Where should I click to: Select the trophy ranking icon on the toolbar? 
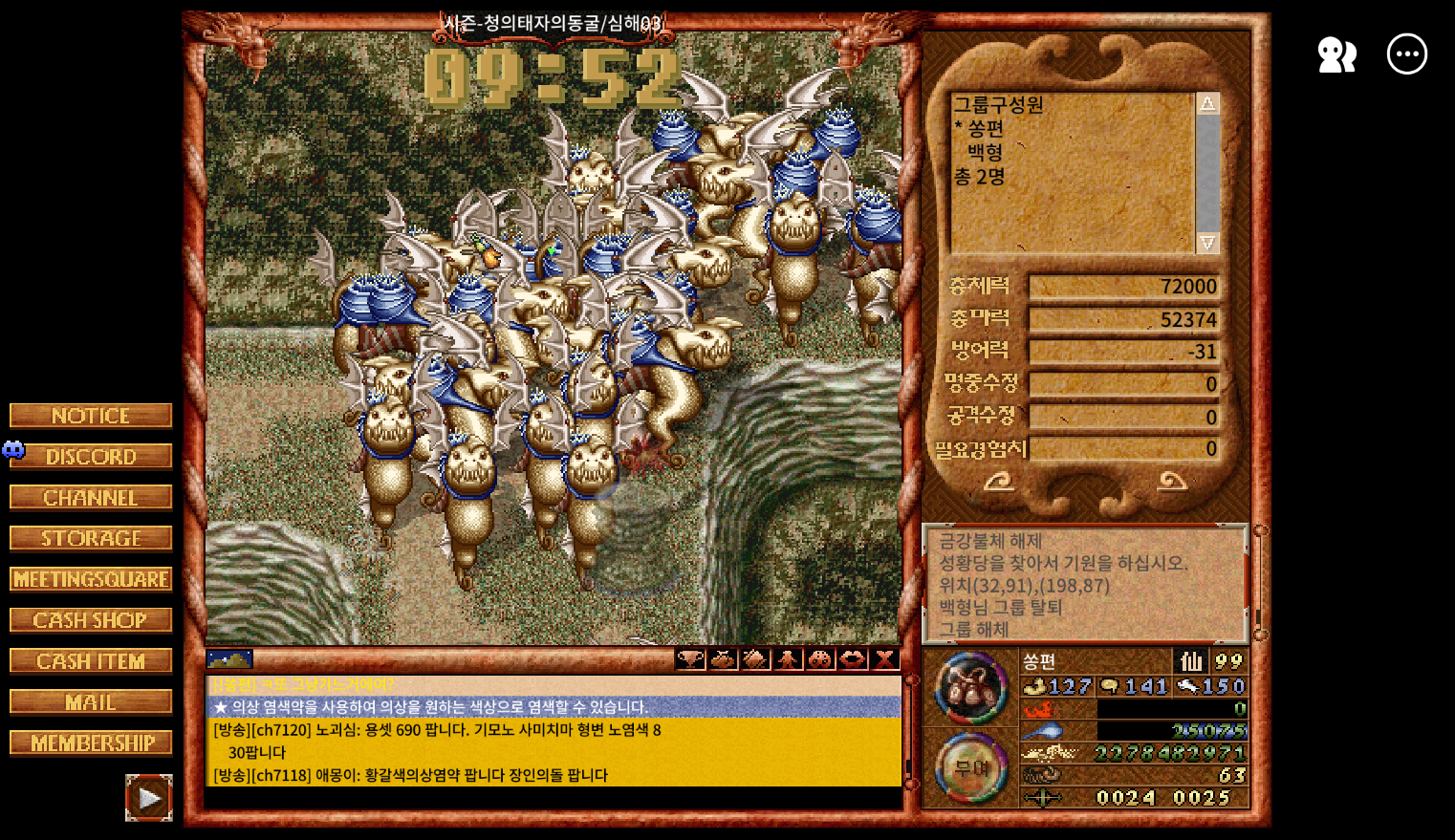690,659
